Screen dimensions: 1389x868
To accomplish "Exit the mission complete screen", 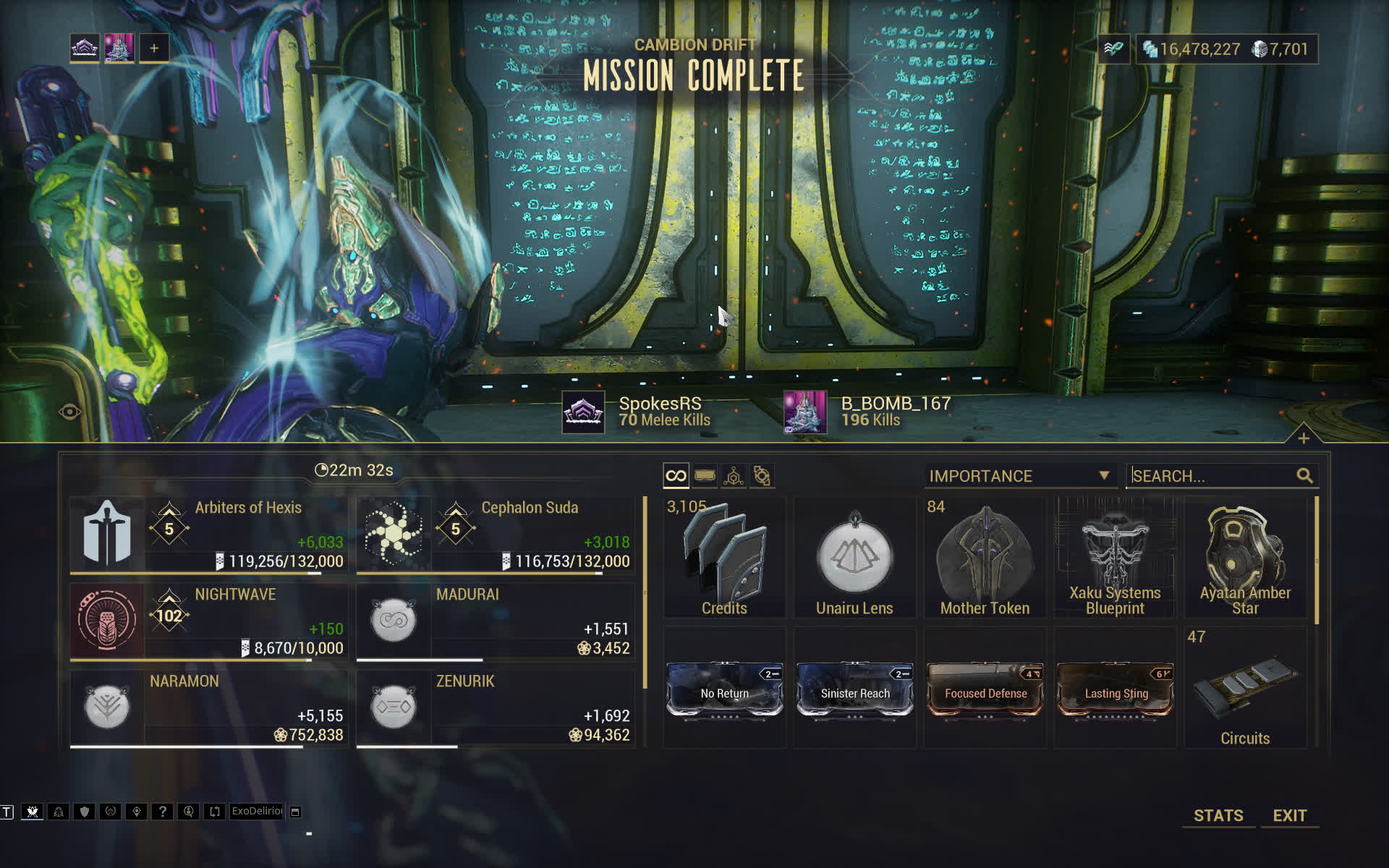I will (x=1289, y=815).
